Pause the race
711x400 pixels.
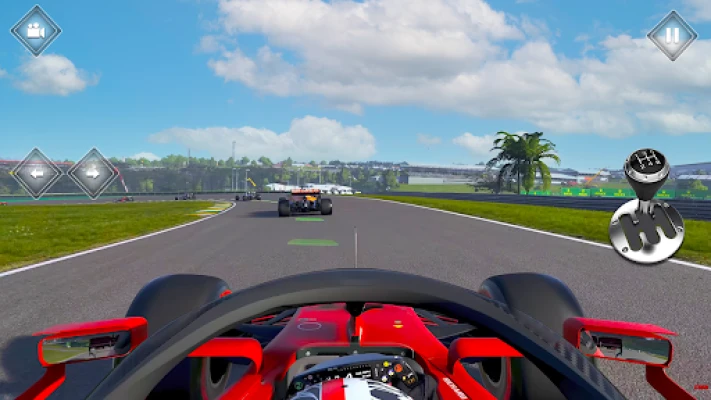click(x=672, y=35)
